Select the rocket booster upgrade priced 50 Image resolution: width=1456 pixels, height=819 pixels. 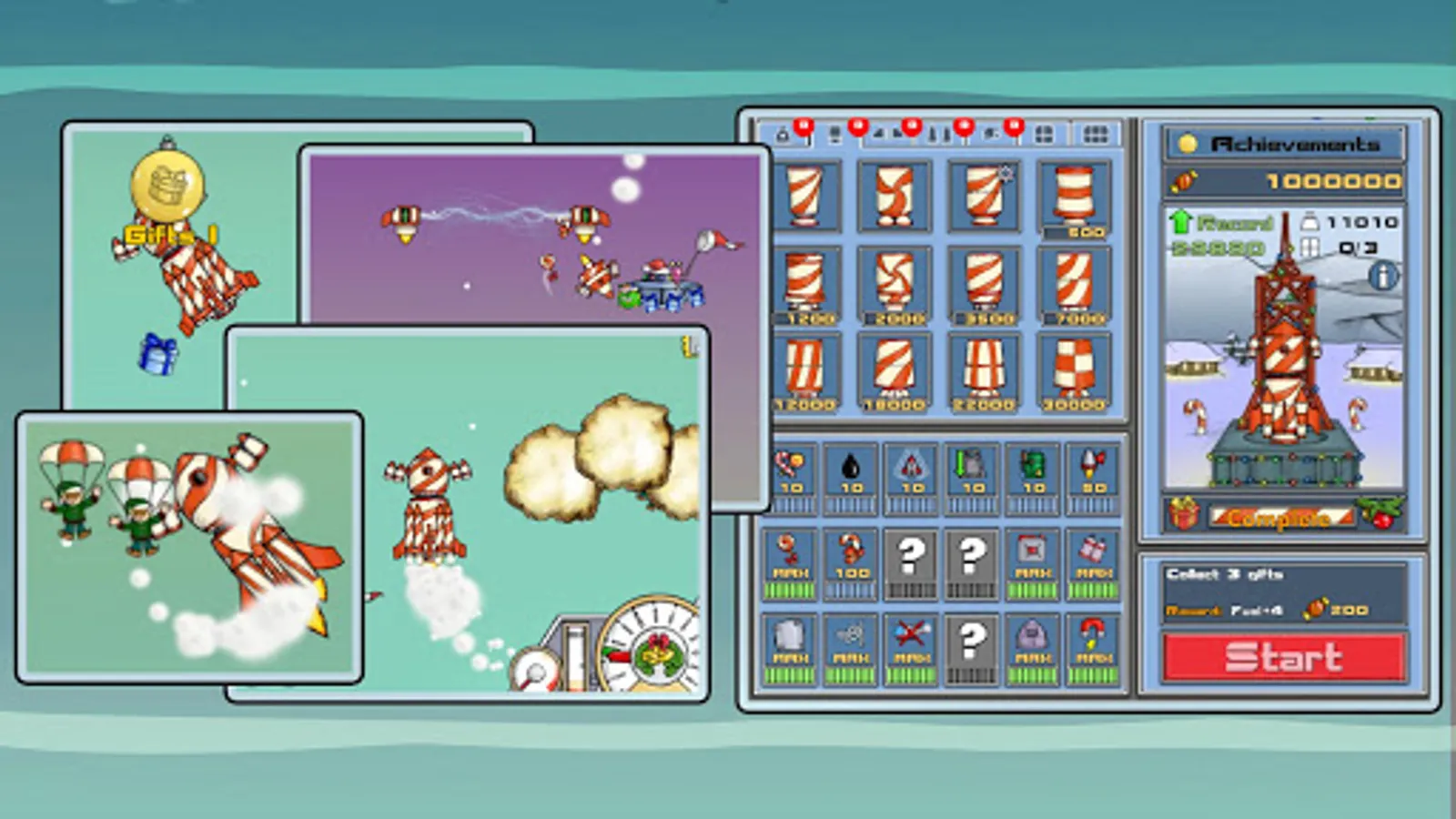pyautogui.click(x=1092, y=469)
